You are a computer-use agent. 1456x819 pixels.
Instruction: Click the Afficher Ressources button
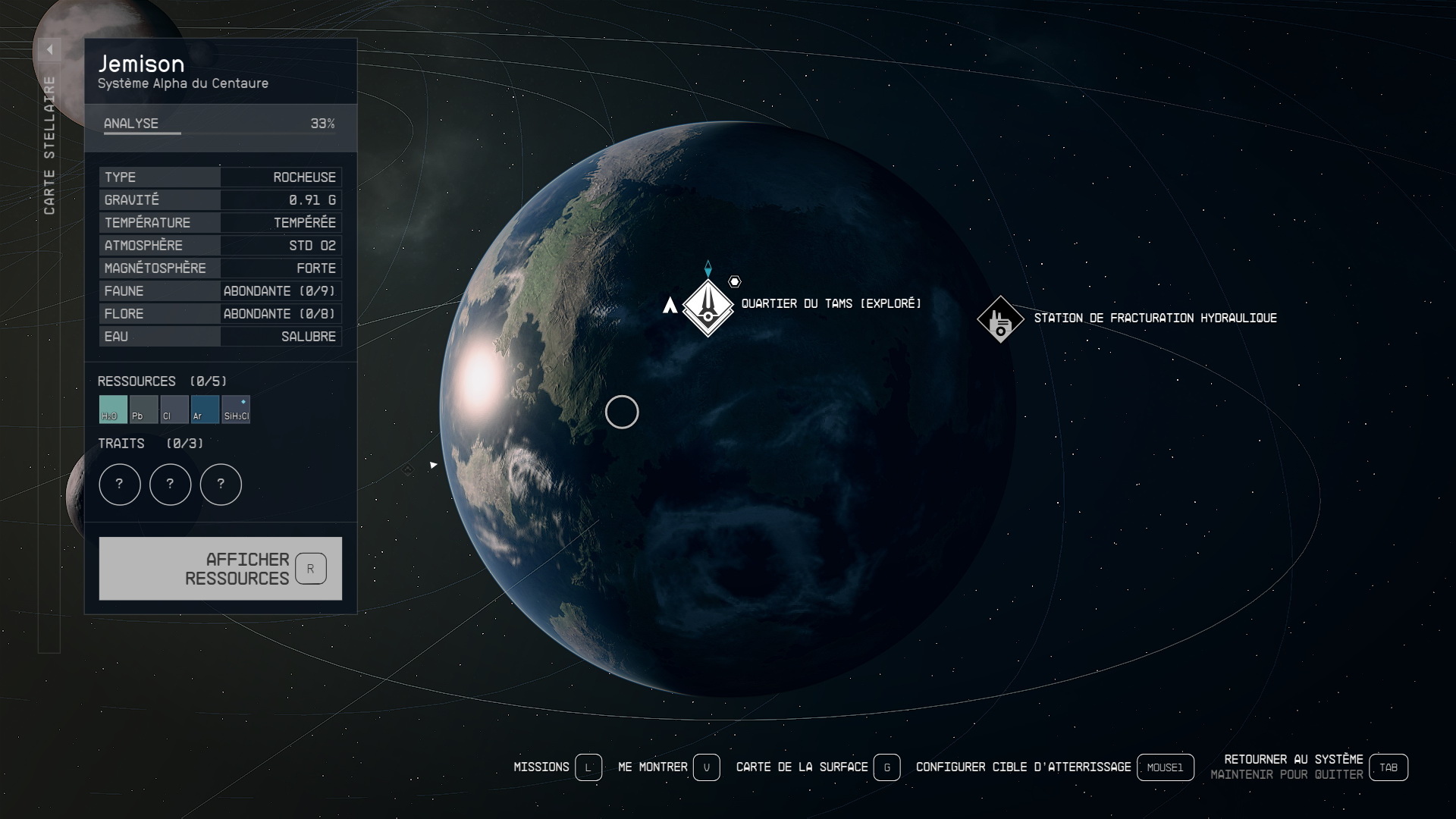tap(220, 568)
